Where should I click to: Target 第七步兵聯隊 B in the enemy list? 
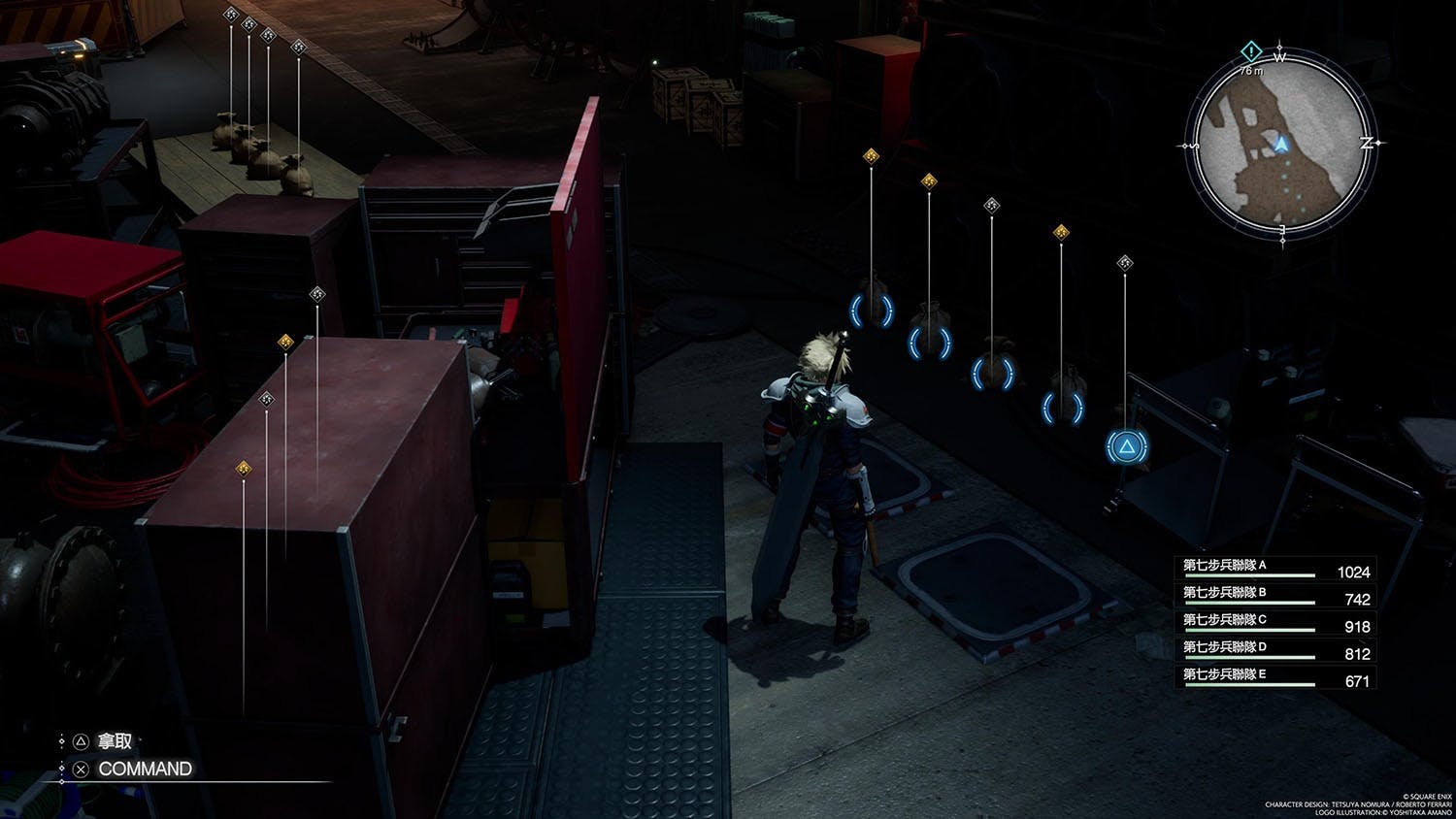(x=1275, y=596)
